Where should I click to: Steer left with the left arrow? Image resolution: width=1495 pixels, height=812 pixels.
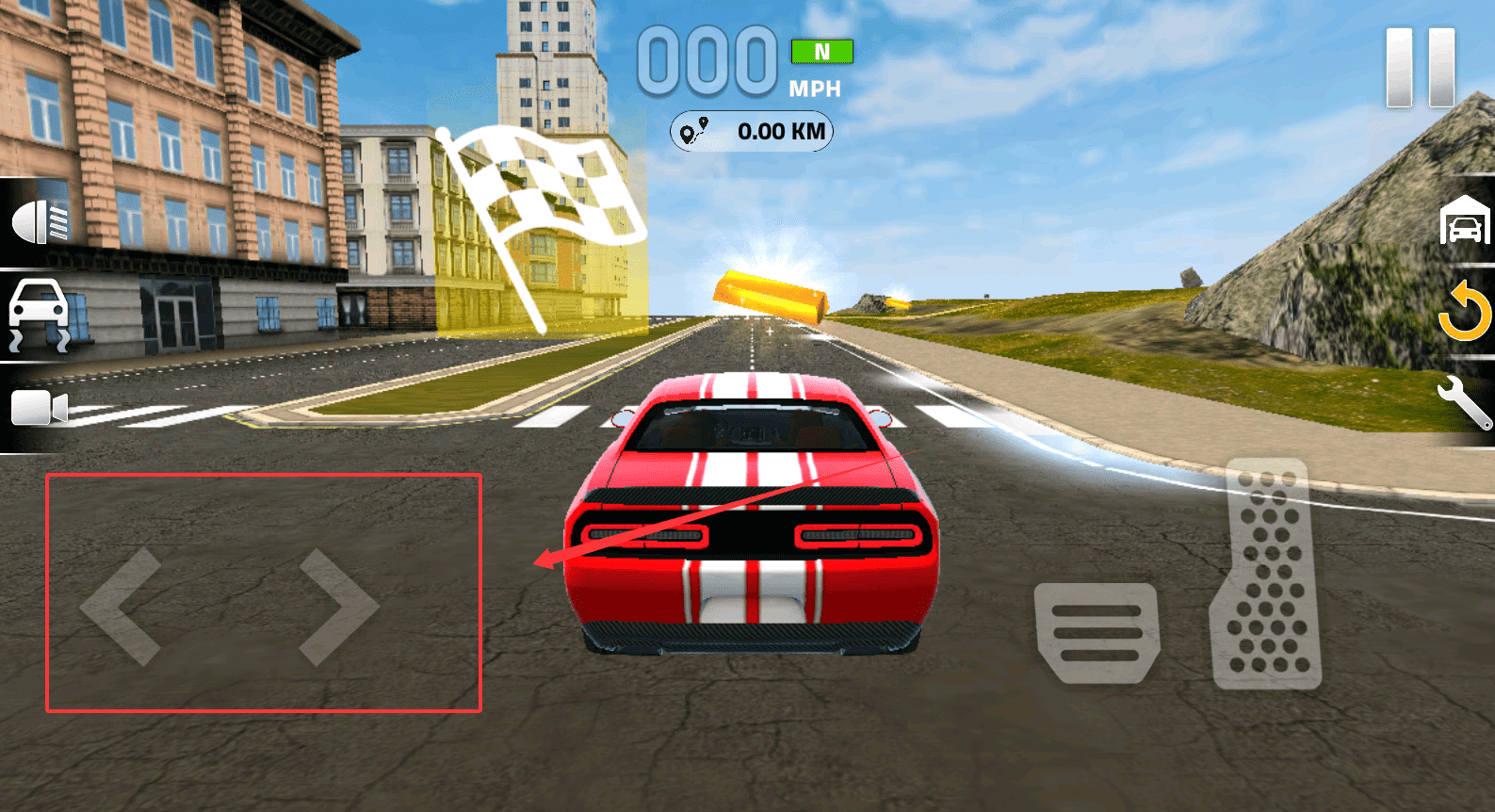pos(122,608)
